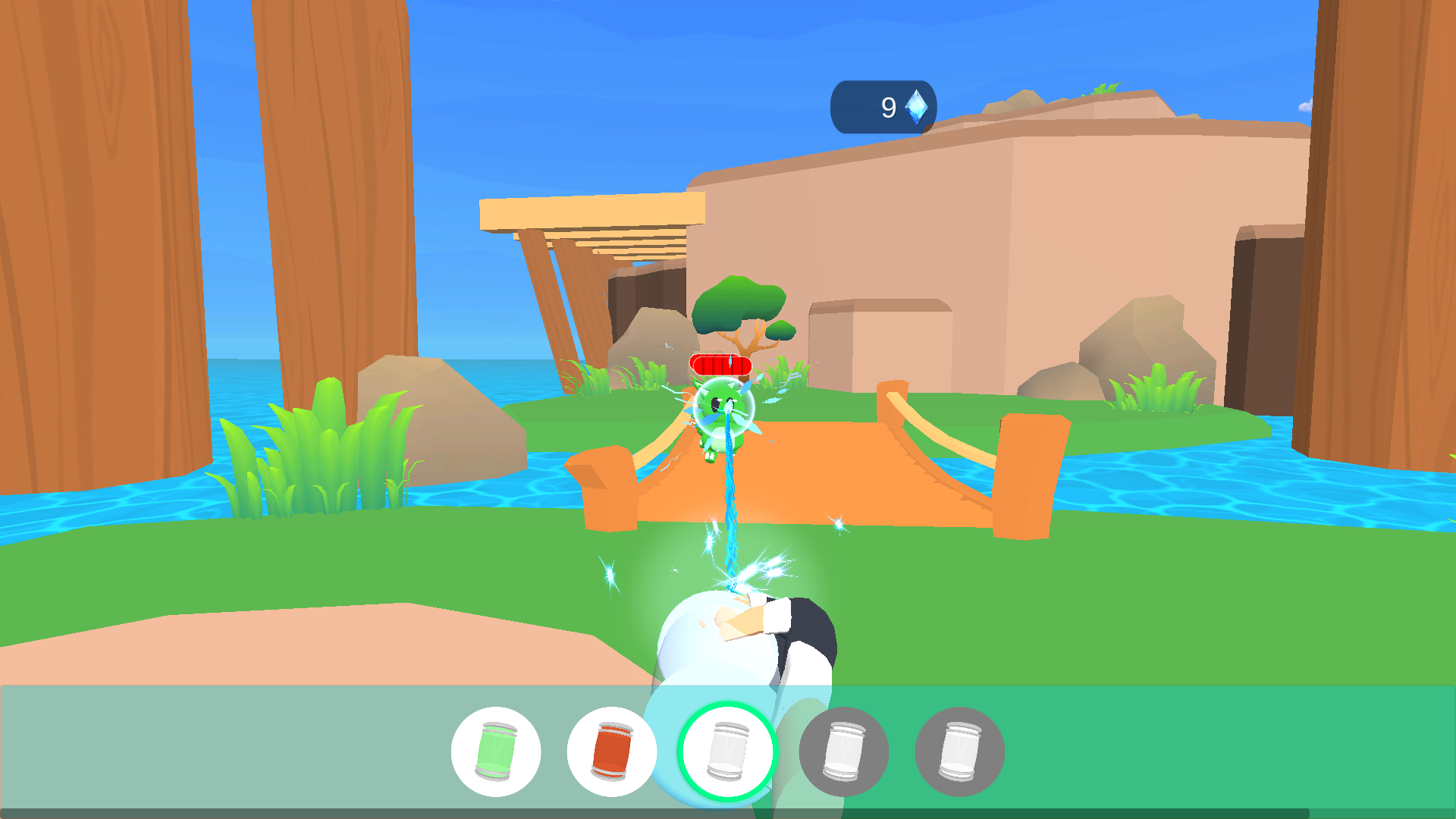Click the enemy's red health bar

[719, 366]
